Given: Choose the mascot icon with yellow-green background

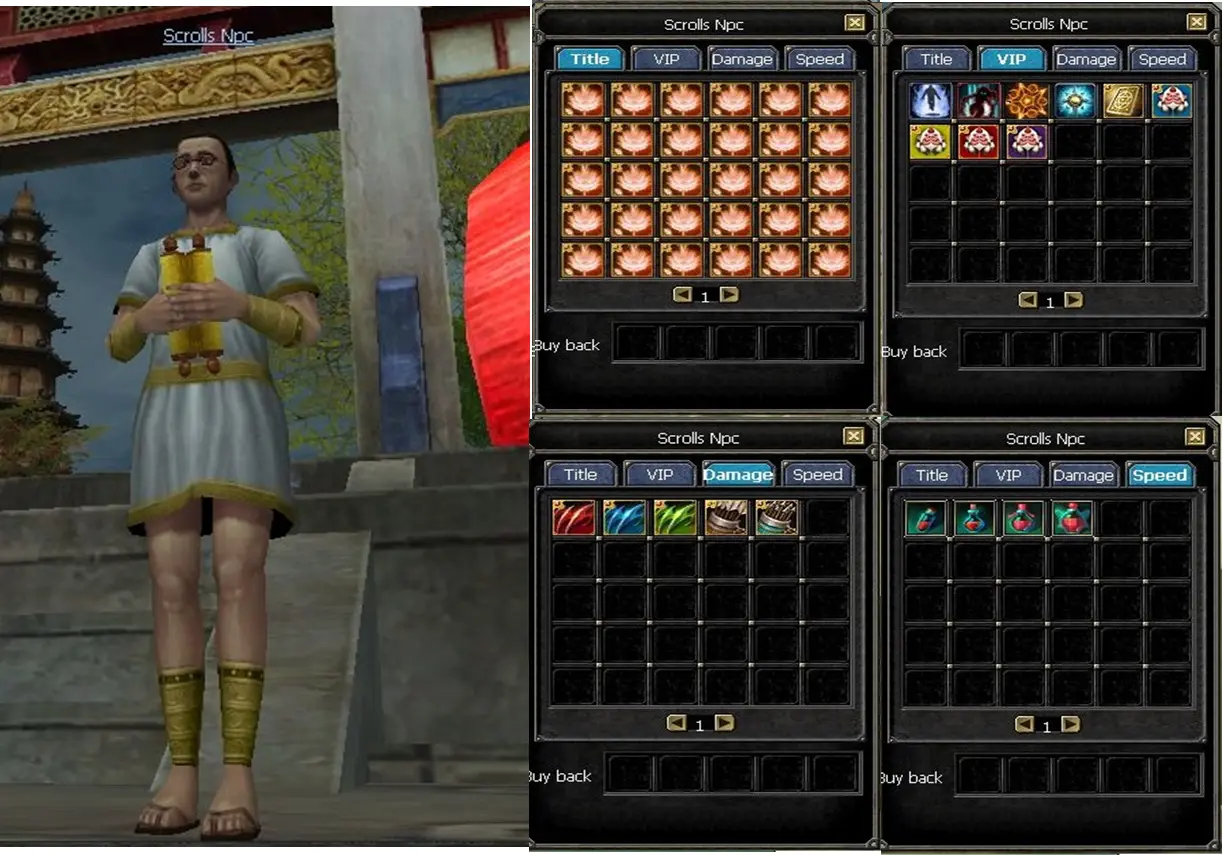Looking at the screenshot, I should click(x=930, y=142).
